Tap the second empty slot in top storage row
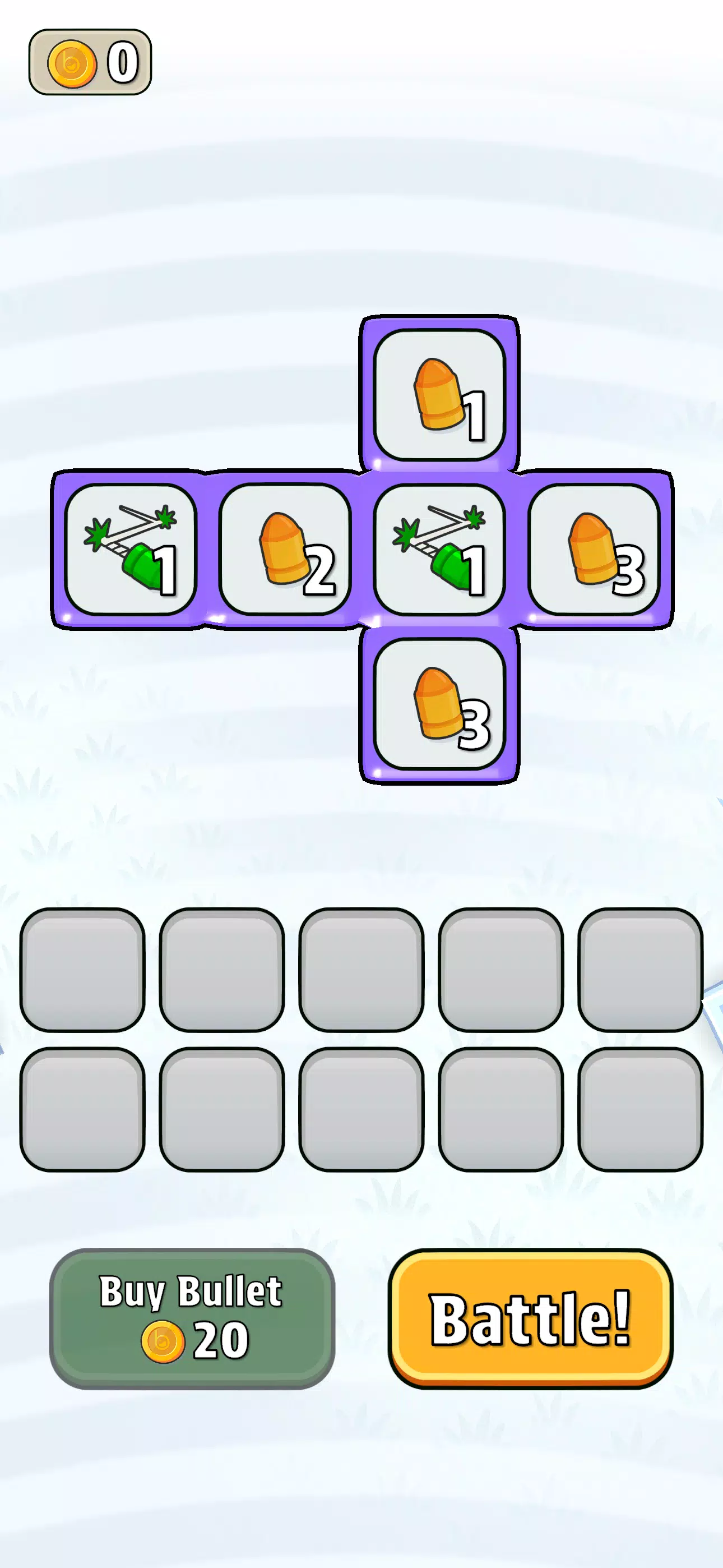The height and width of the screenshot is (1568, 723). tap(221, 969)
